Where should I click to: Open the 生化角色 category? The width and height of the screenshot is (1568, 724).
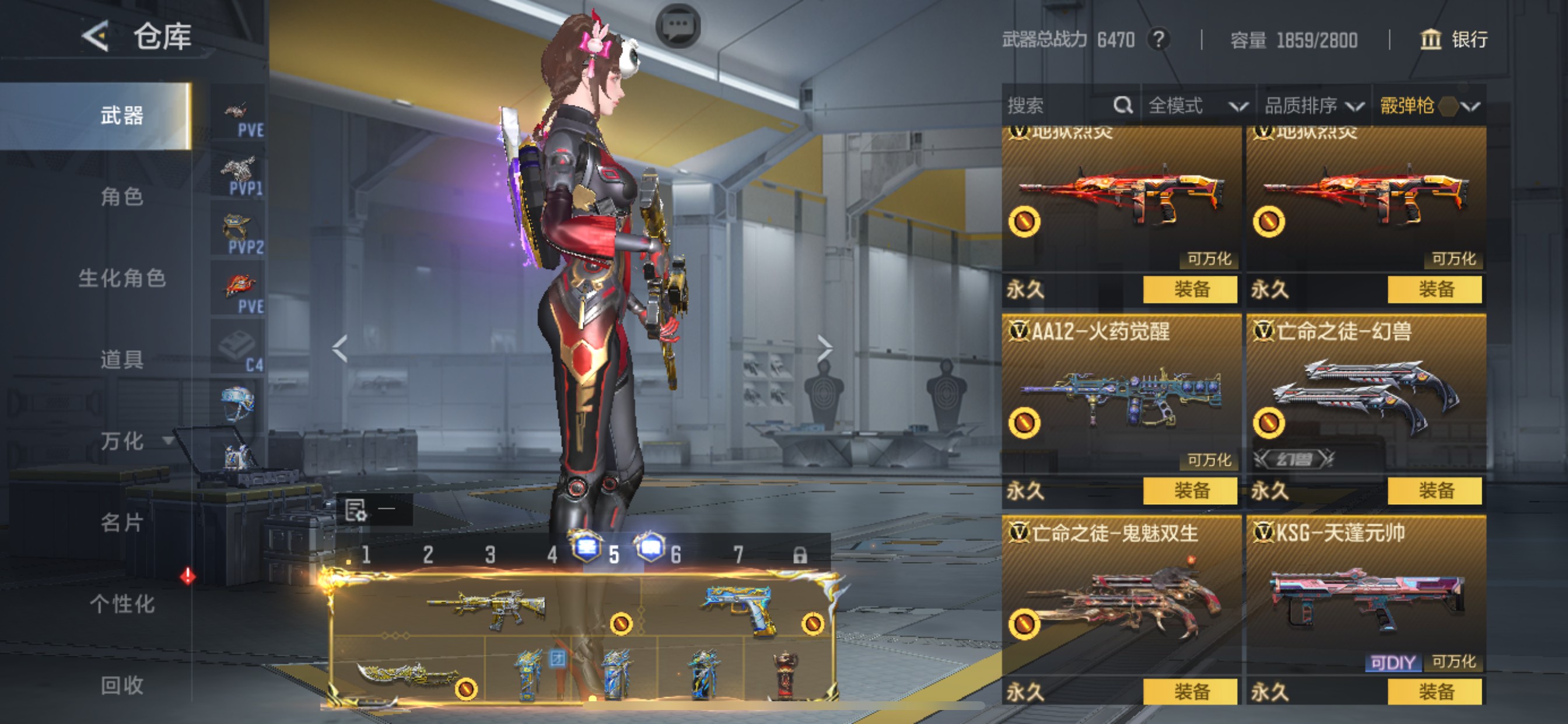click(122, 278)
